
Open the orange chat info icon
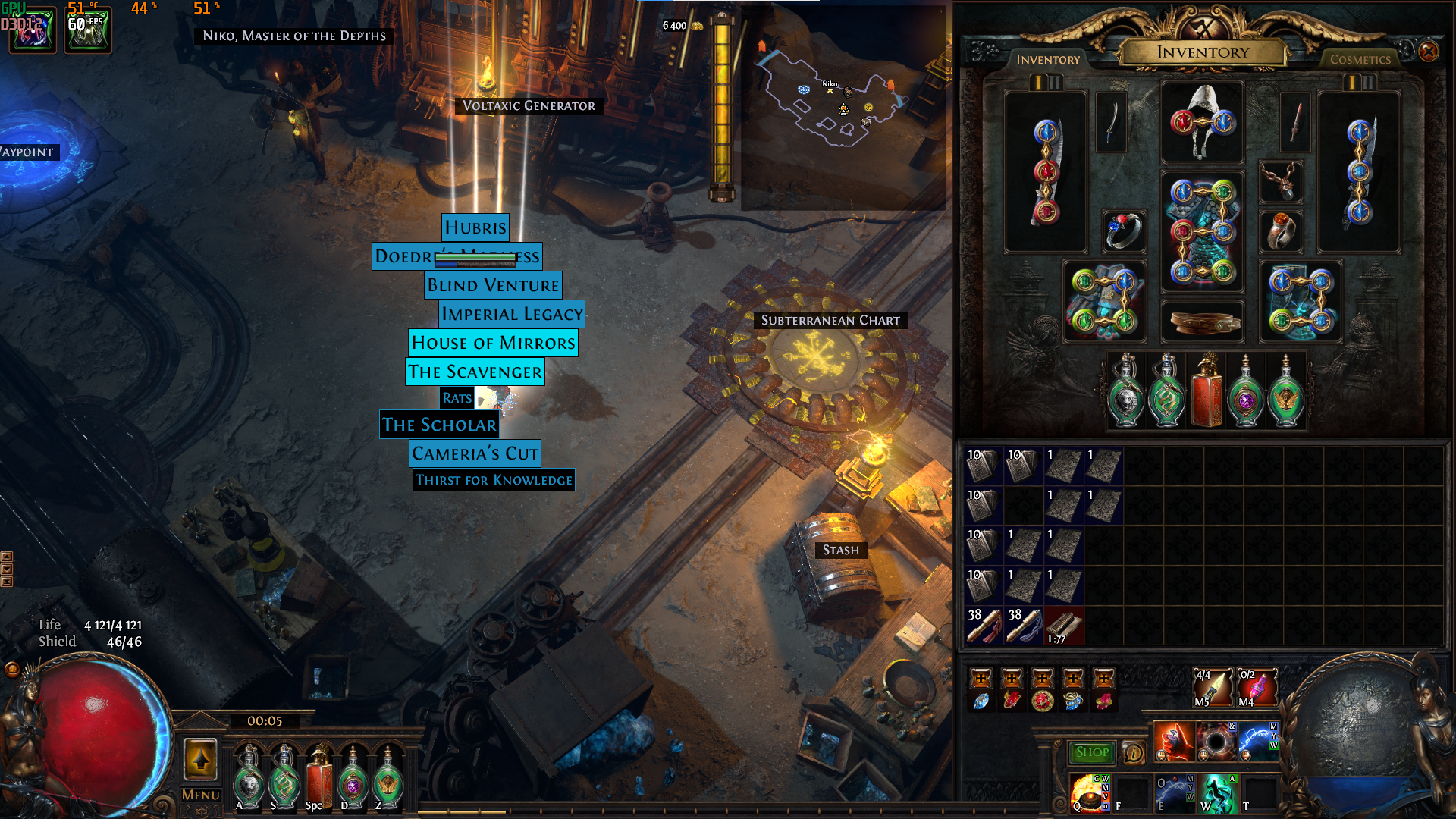point(1133,752)
